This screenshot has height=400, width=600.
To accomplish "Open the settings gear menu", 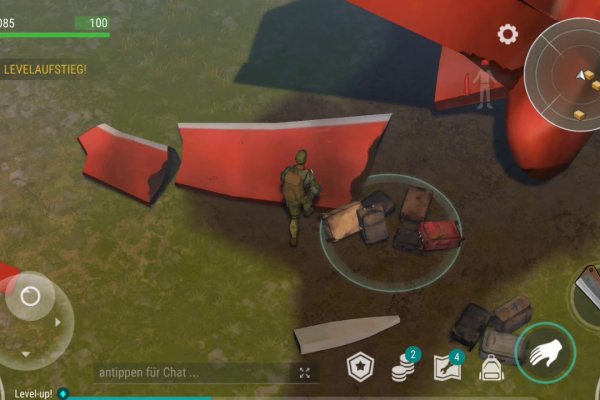I will [x=508, y=34].
